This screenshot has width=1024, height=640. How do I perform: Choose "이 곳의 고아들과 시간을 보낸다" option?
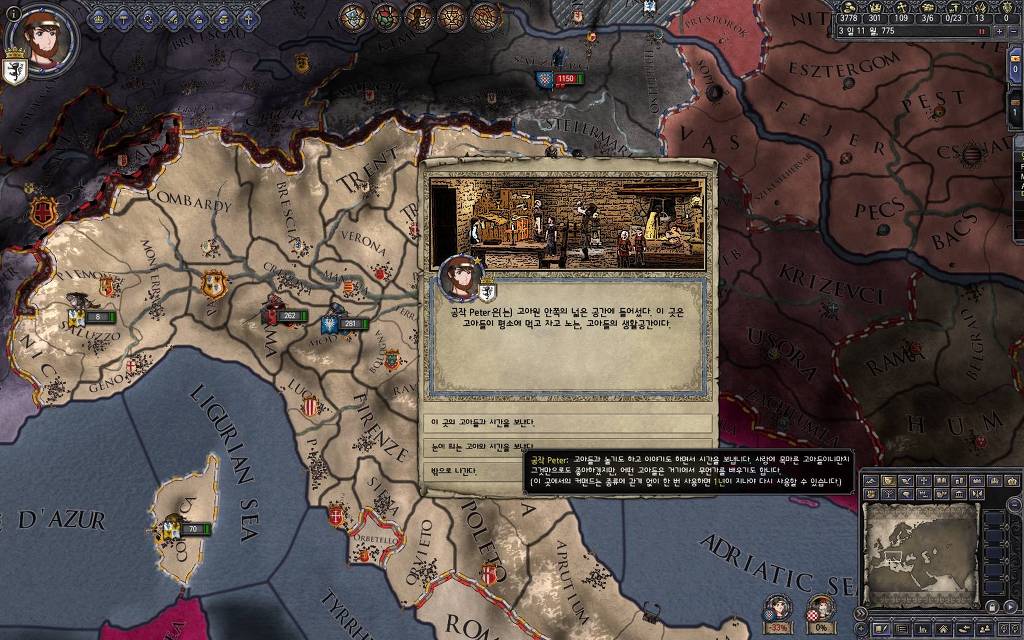tap(567, 421)
